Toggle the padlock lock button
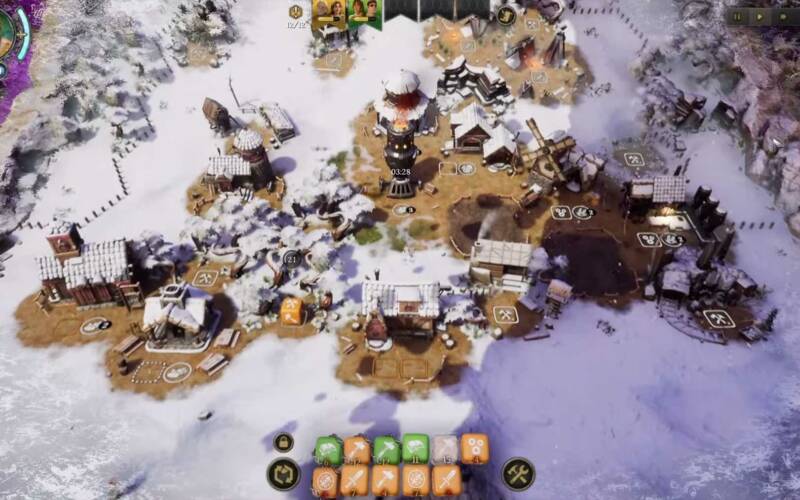The width and height of the screenshot is (800, 500). (283, 442)
